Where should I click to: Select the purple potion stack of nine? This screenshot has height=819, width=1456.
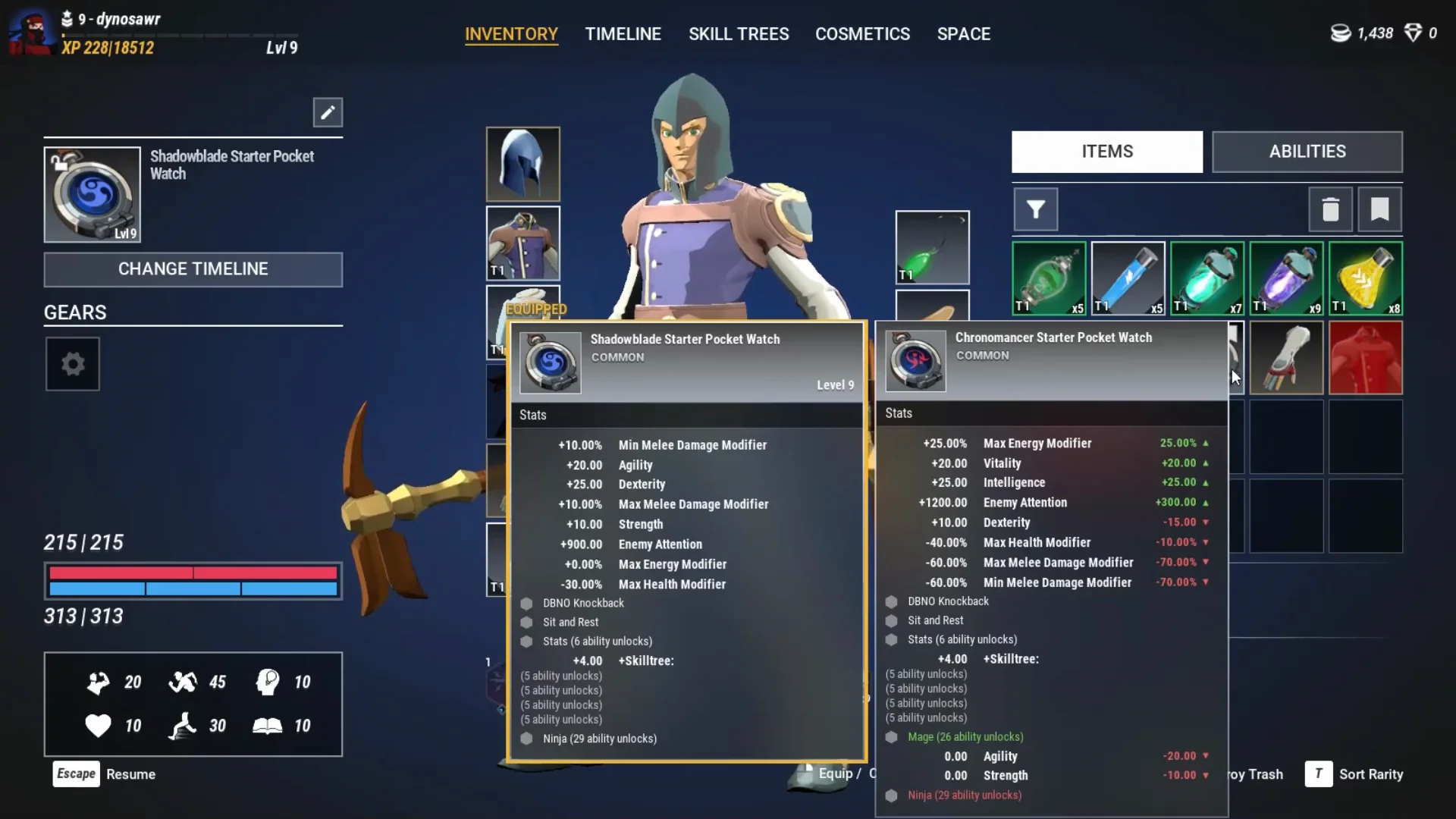click(x=1286, y=278)
